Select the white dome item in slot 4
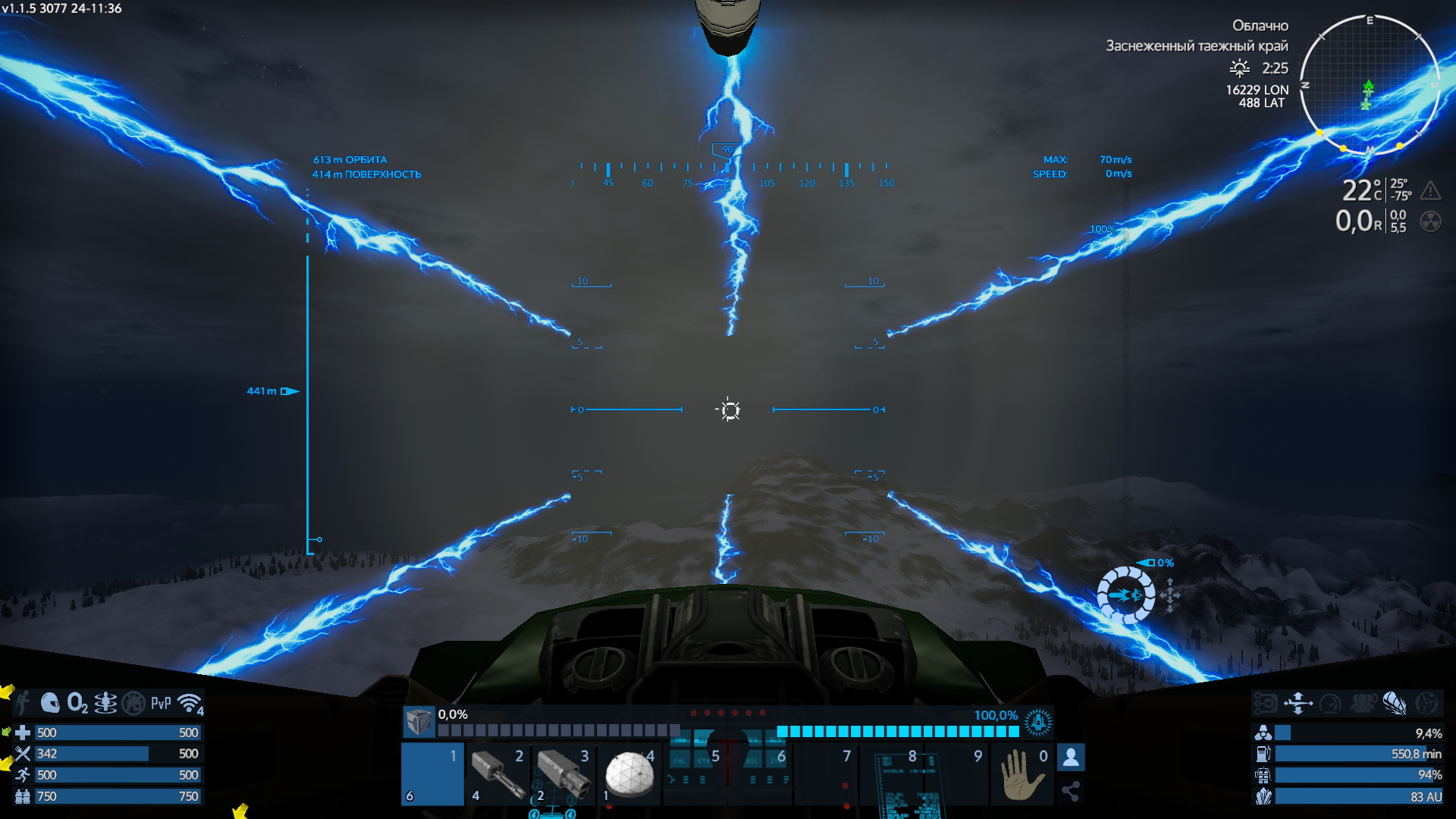The image size is (1456, 819). click(629, 775)
